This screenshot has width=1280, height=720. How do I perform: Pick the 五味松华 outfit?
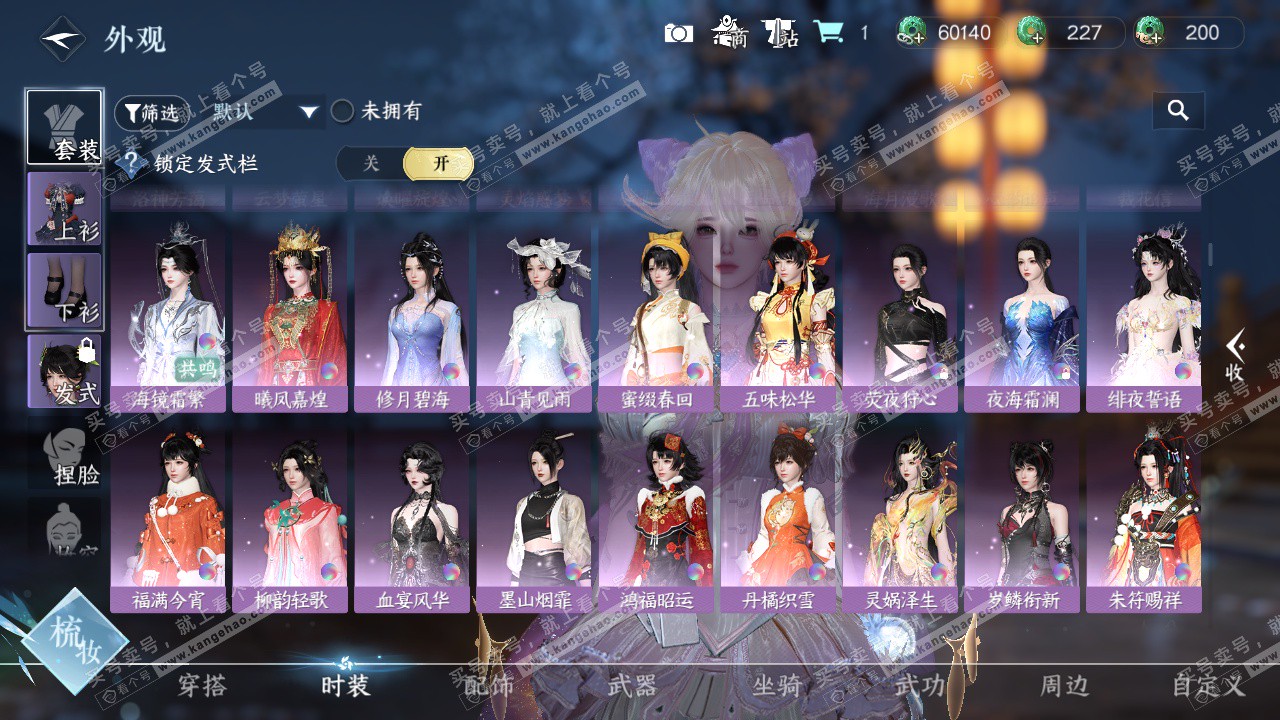coord(778,320)
